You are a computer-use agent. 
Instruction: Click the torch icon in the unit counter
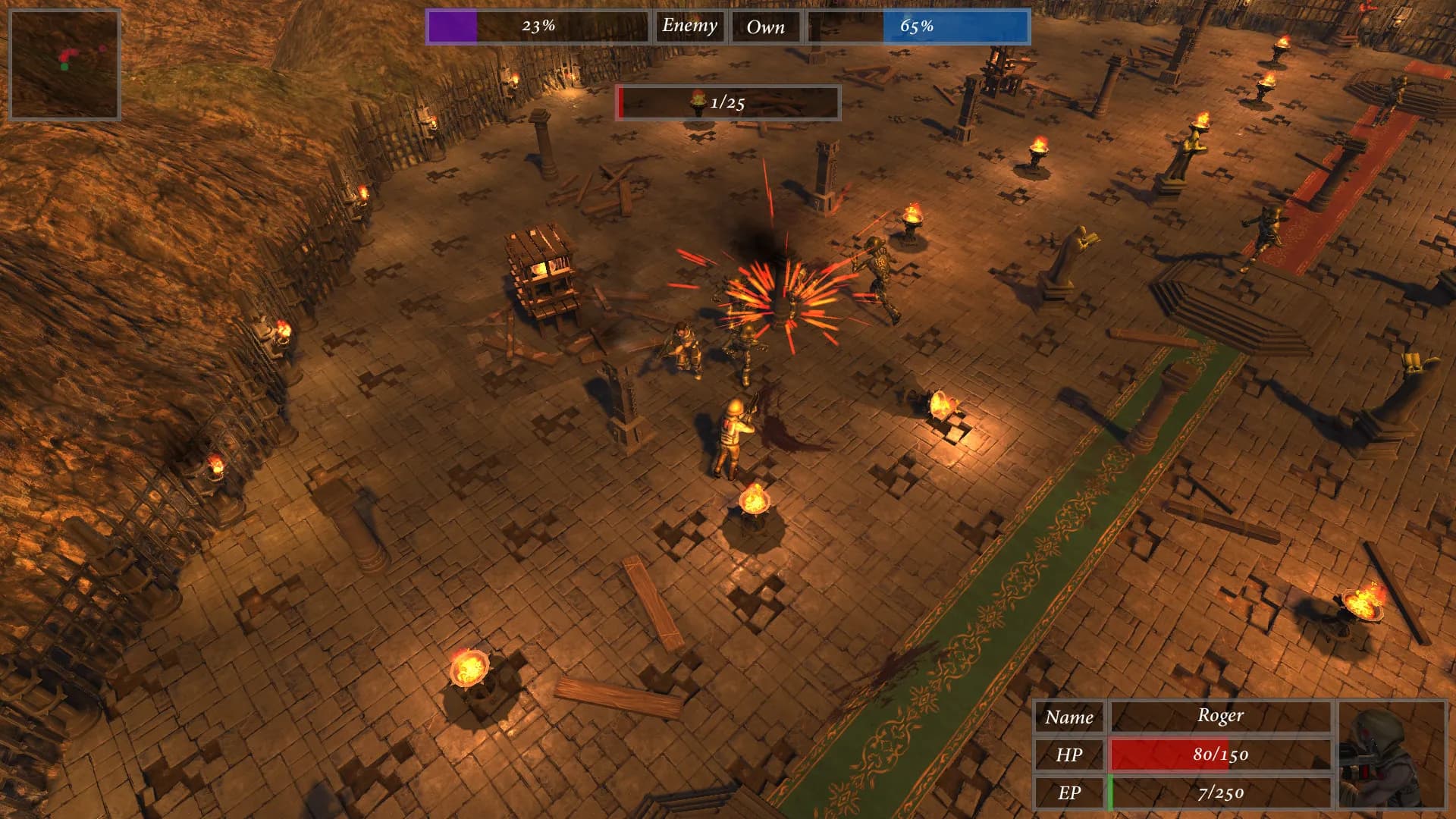(698, 101)
